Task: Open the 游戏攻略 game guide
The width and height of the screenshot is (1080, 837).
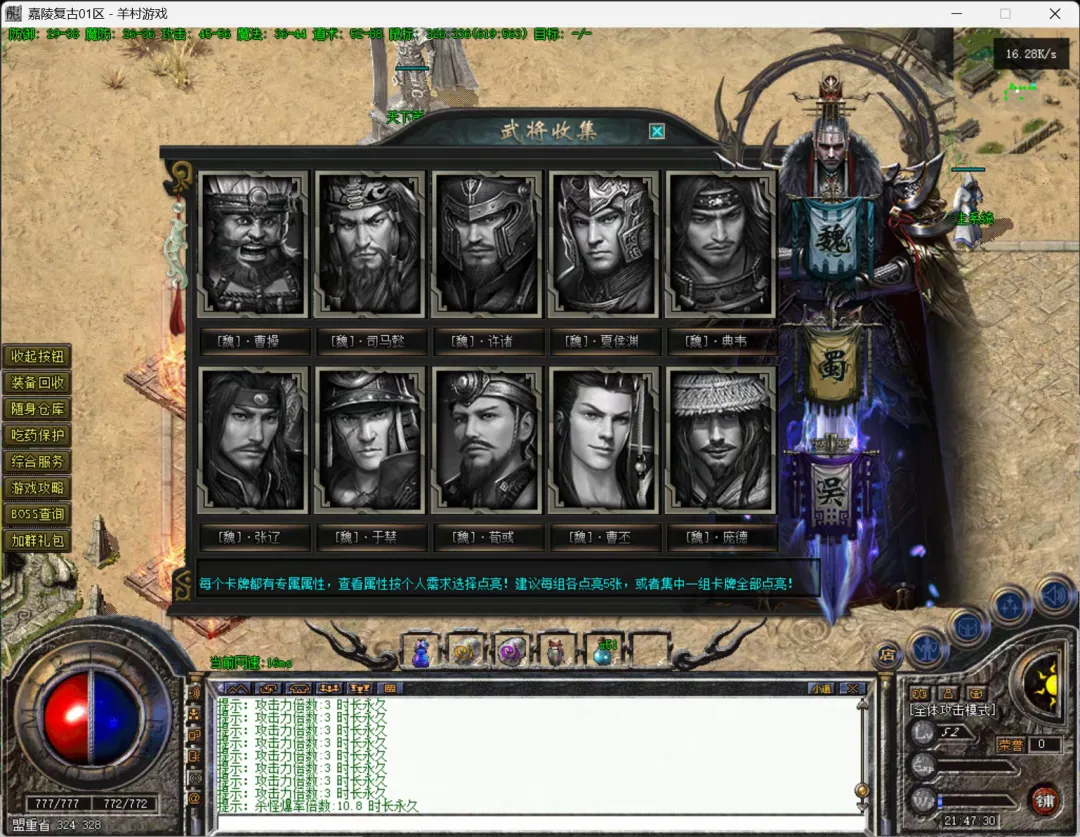Action: tap(37, 488)
